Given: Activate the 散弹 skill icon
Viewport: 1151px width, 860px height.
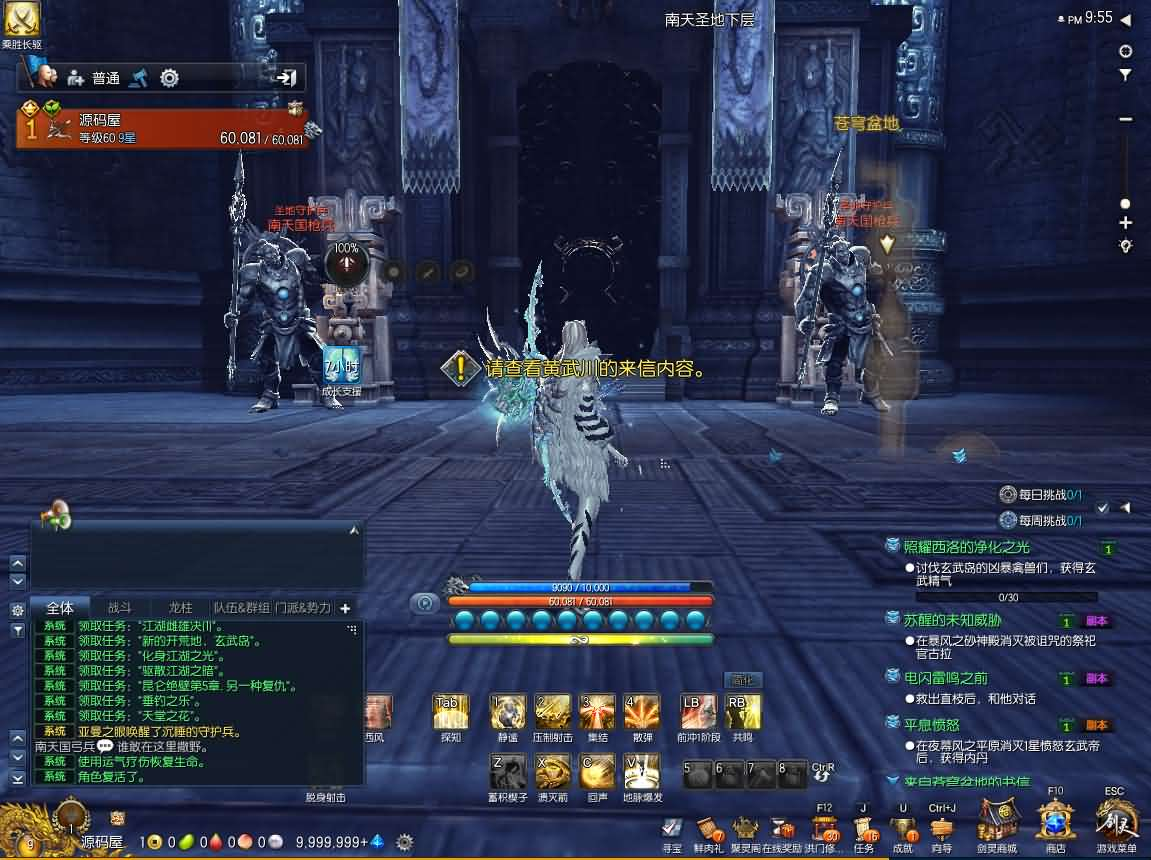Looking at the screenshot, I should (x=641, y=712).
